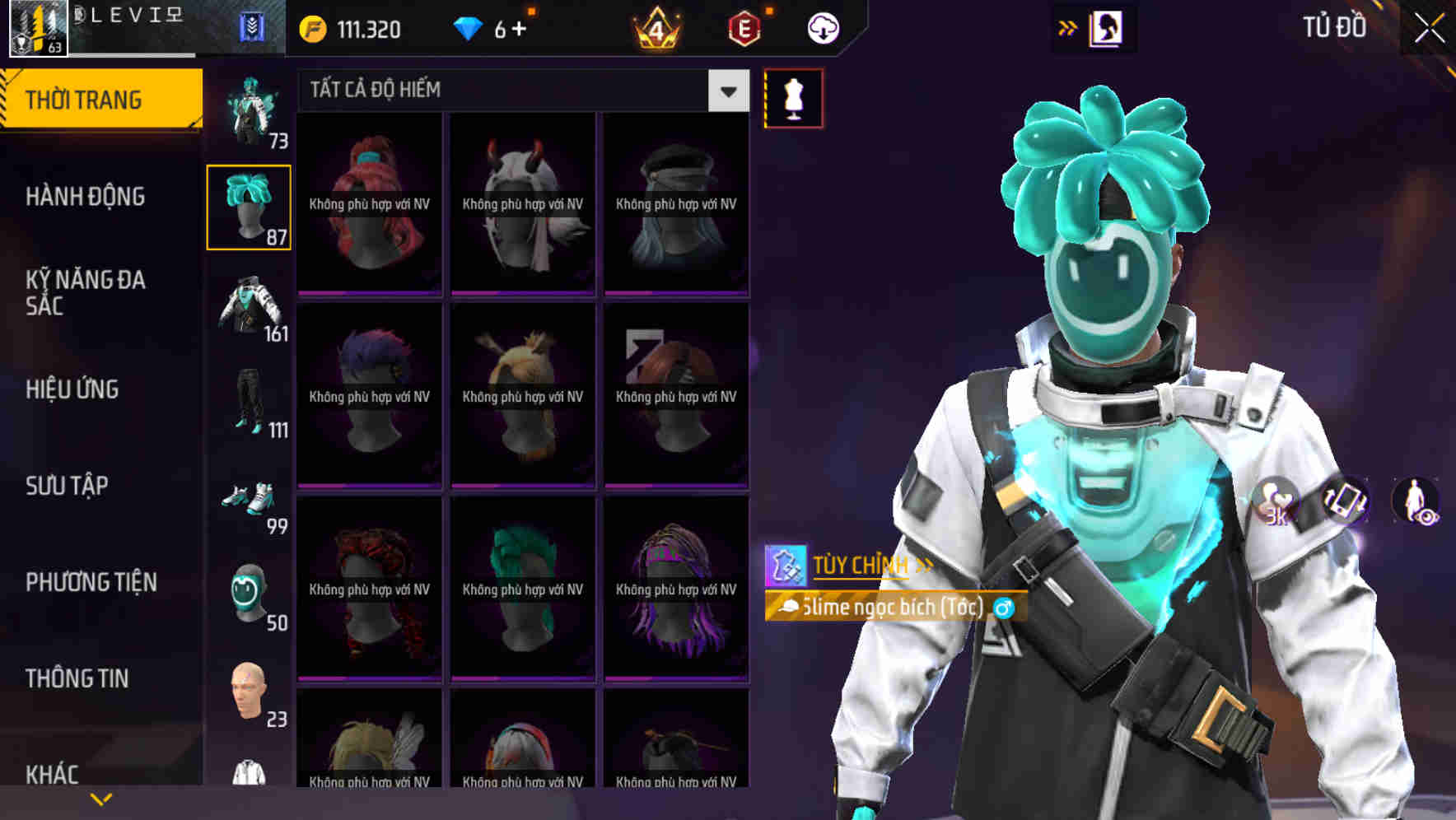This screenshot has width=1456, height=820.
Task: Expand the double-arrow beside the profile card icon
Action: 1068,26
